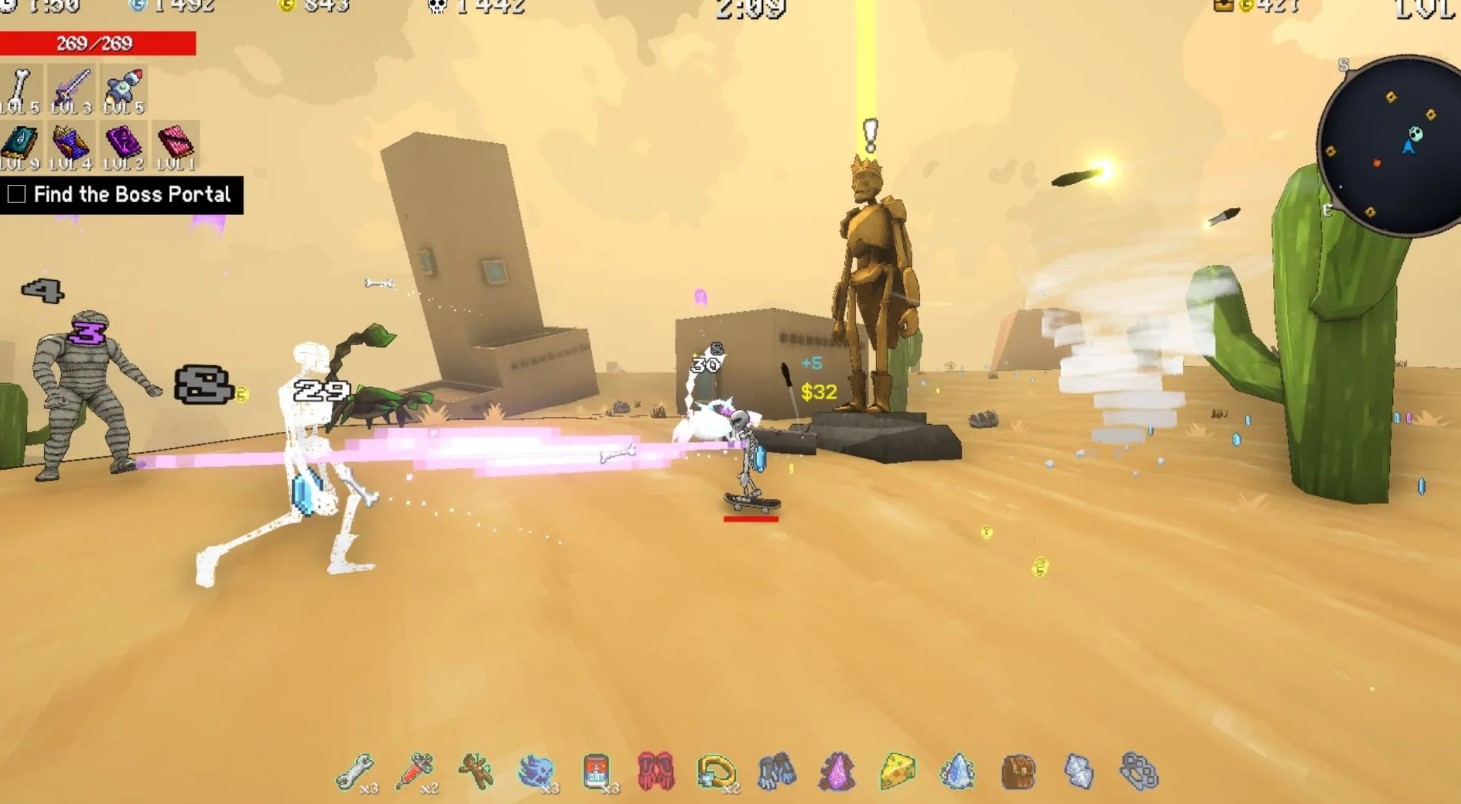Select the red syringe item icon
This screenshot has width=1461, height=804.
(x=415, y=772)
